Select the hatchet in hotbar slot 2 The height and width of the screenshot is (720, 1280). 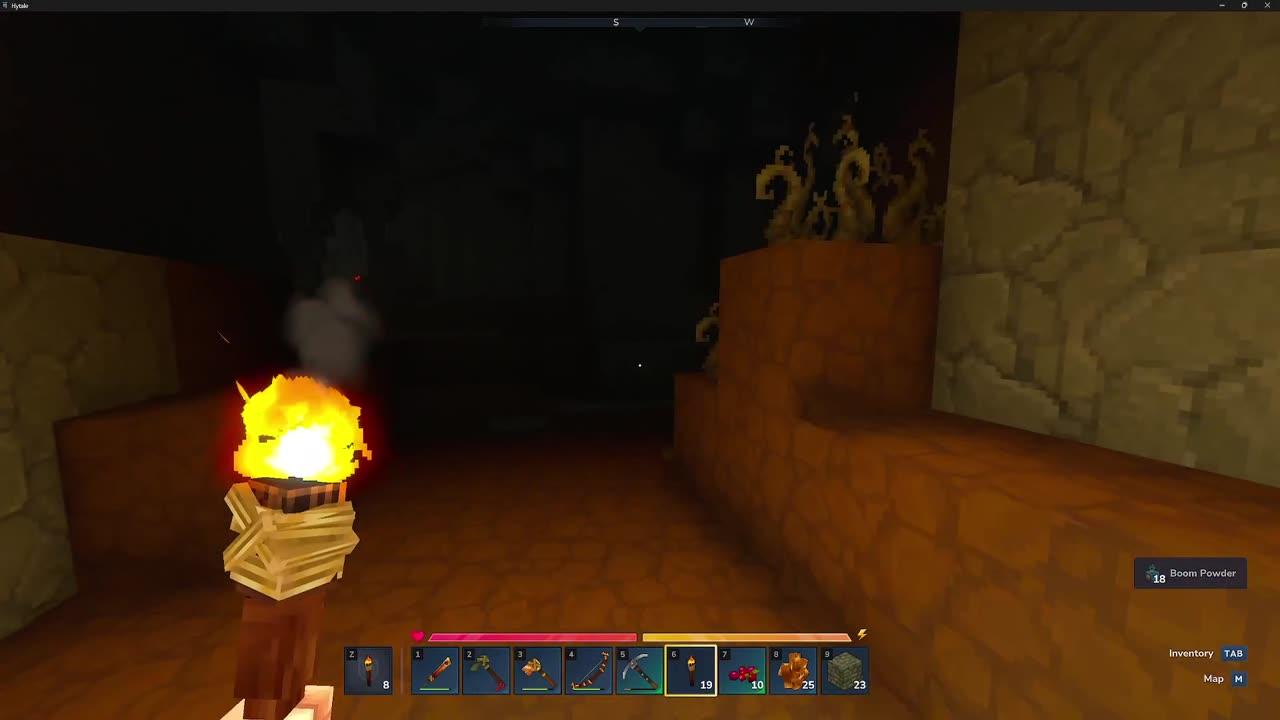pos(487,670)
